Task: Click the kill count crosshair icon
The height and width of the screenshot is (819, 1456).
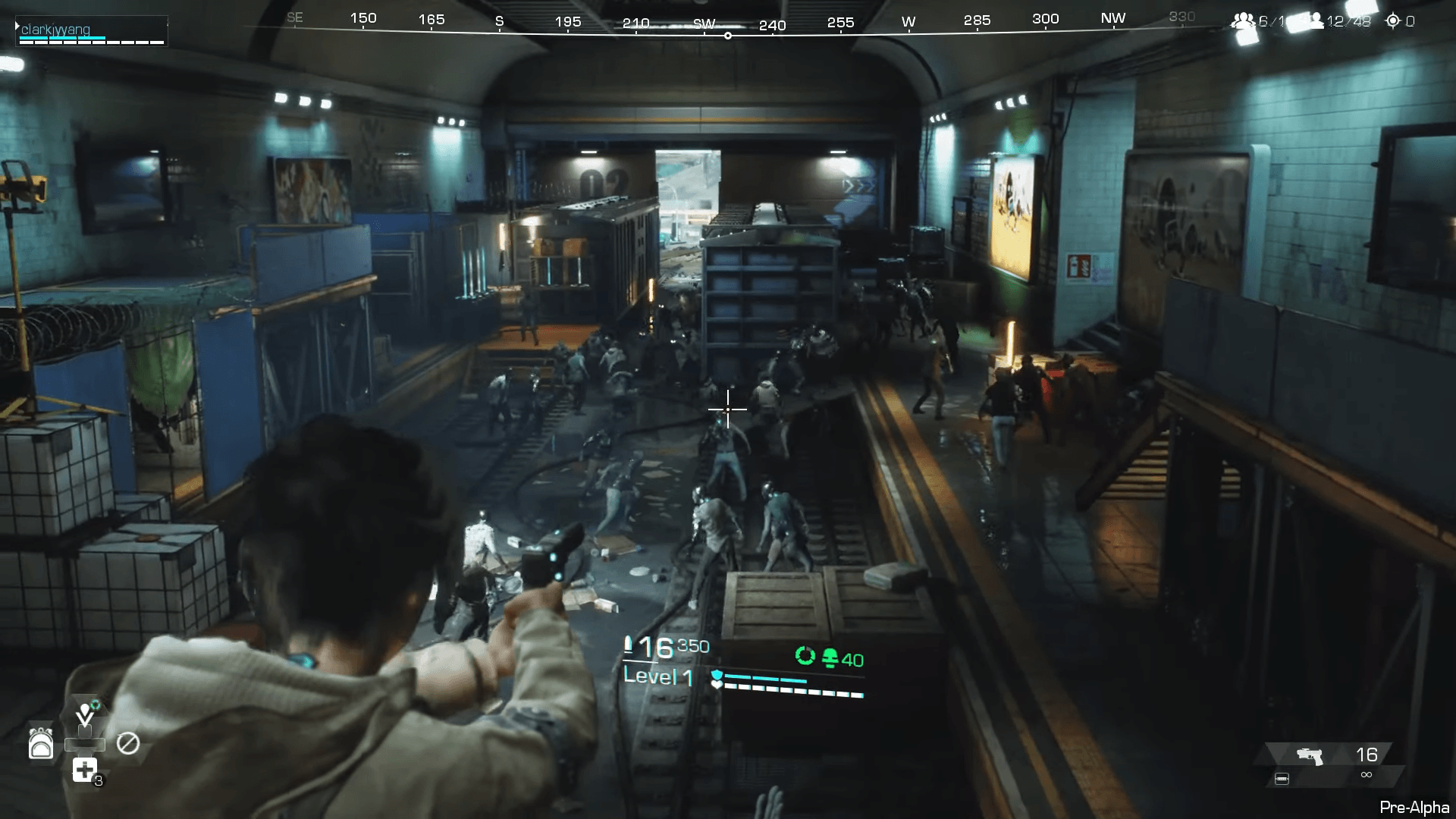Action: (1393, 21)
